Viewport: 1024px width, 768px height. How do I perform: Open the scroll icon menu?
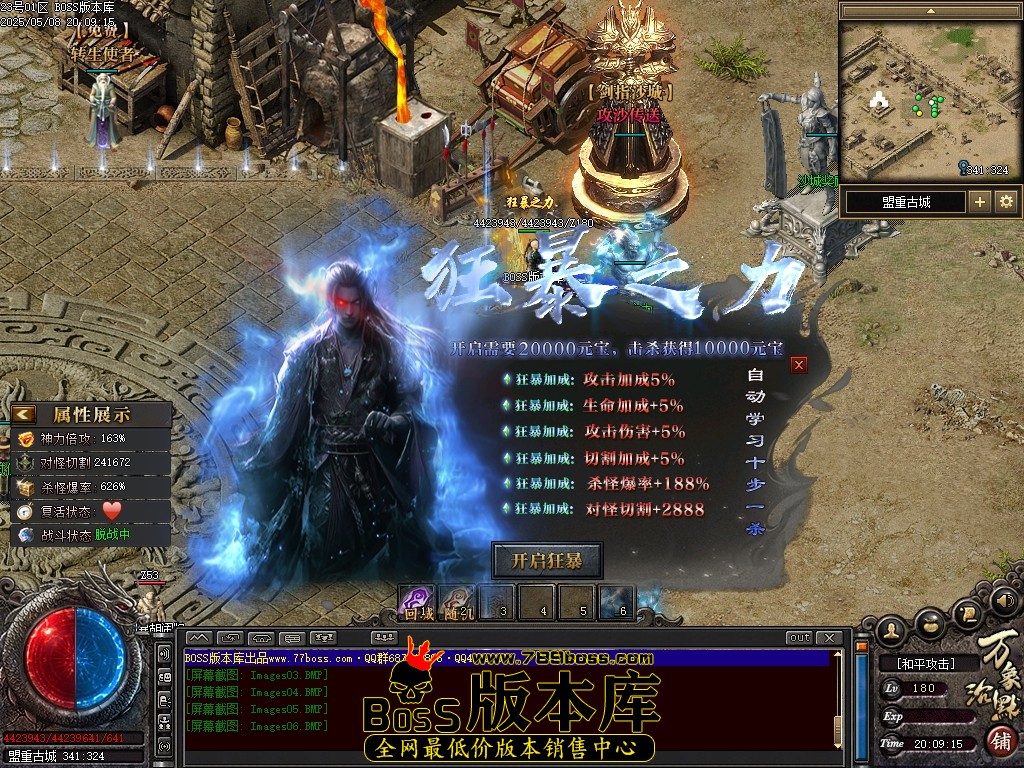click(x=967, y=612)
